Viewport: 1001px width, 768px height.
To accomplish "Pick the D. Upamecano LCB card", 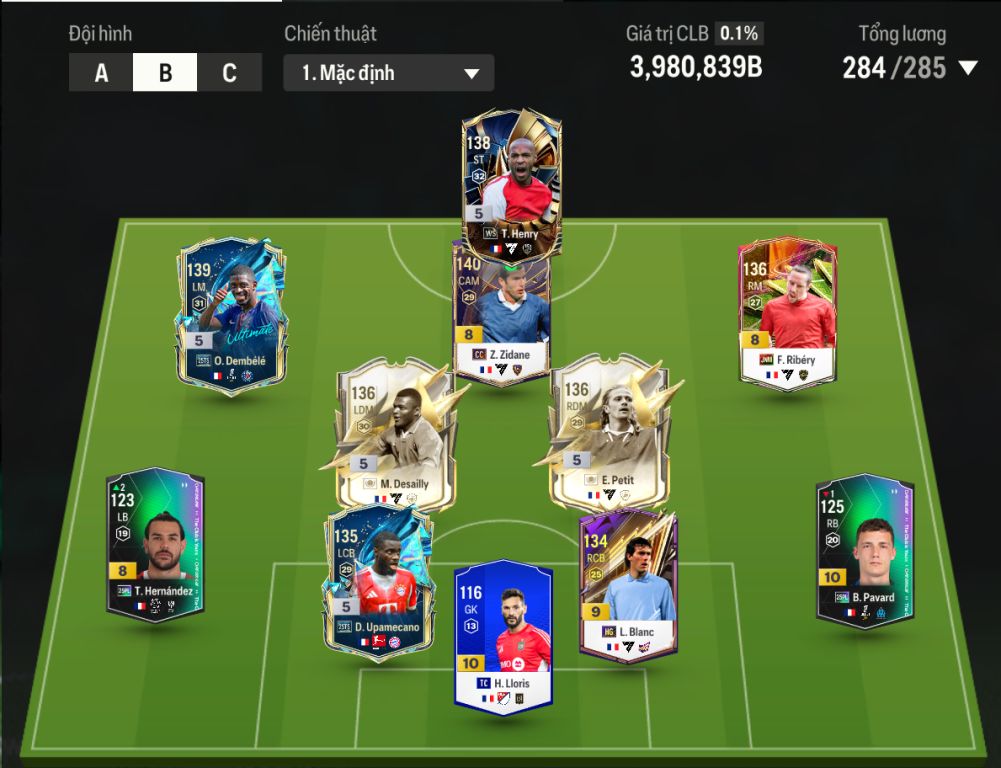I will coord(378,580).
